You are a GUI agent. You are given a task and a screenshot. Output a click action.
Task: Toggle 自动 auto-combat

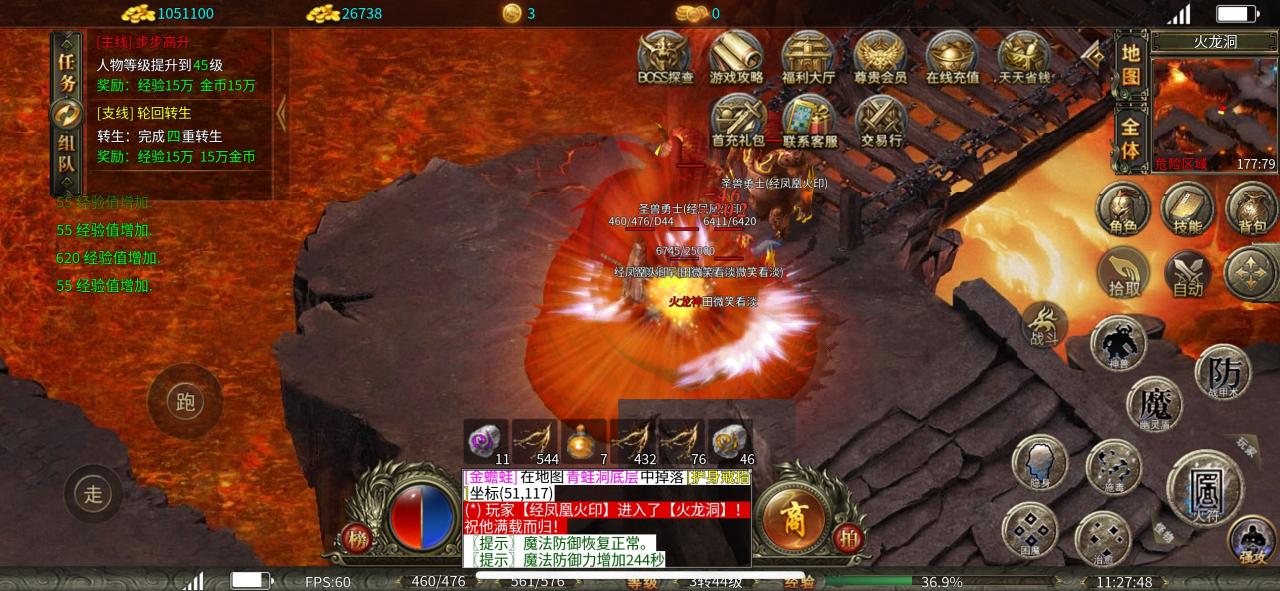pos(1188,272)
